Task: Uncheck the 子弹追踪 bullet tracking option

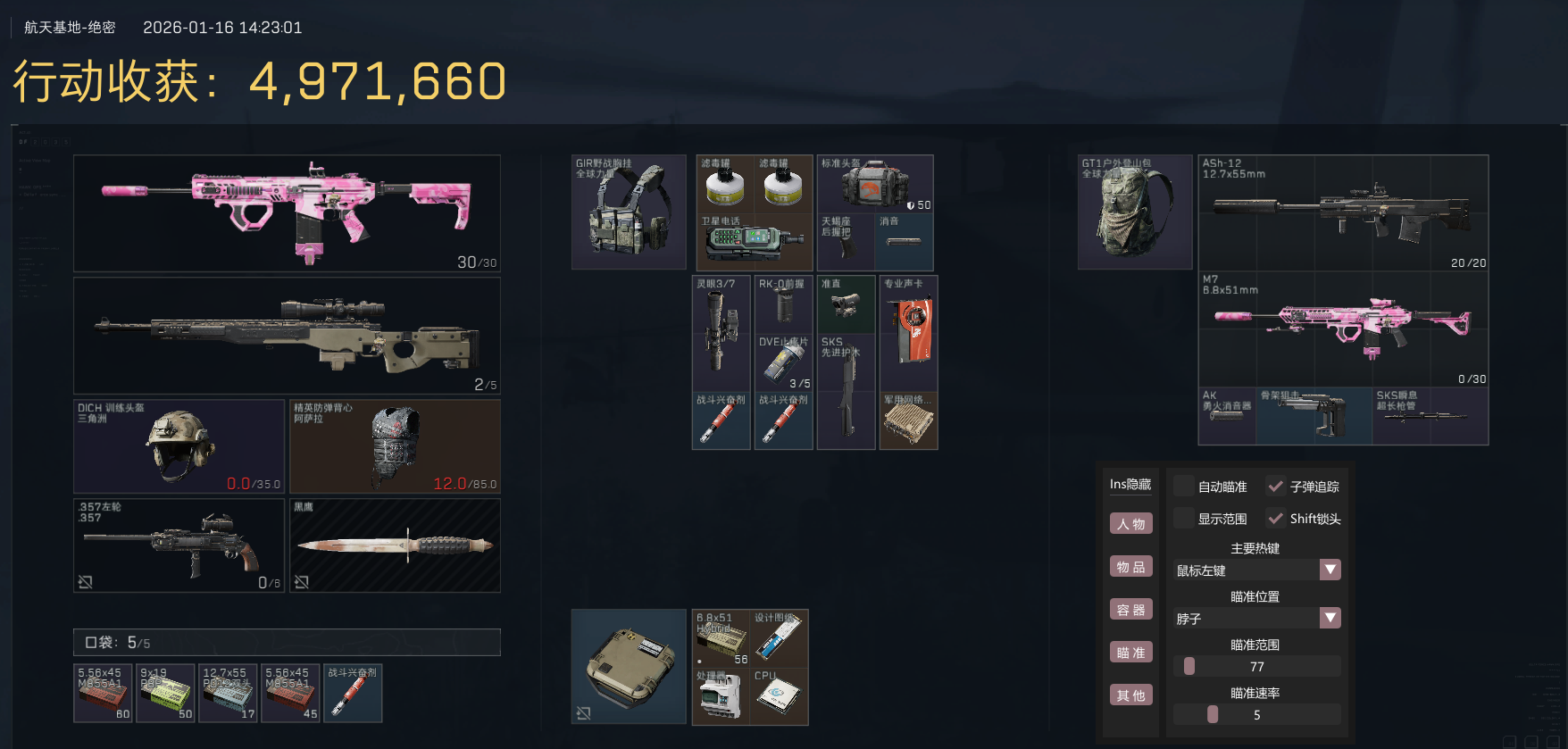Action: (1276, 487)
